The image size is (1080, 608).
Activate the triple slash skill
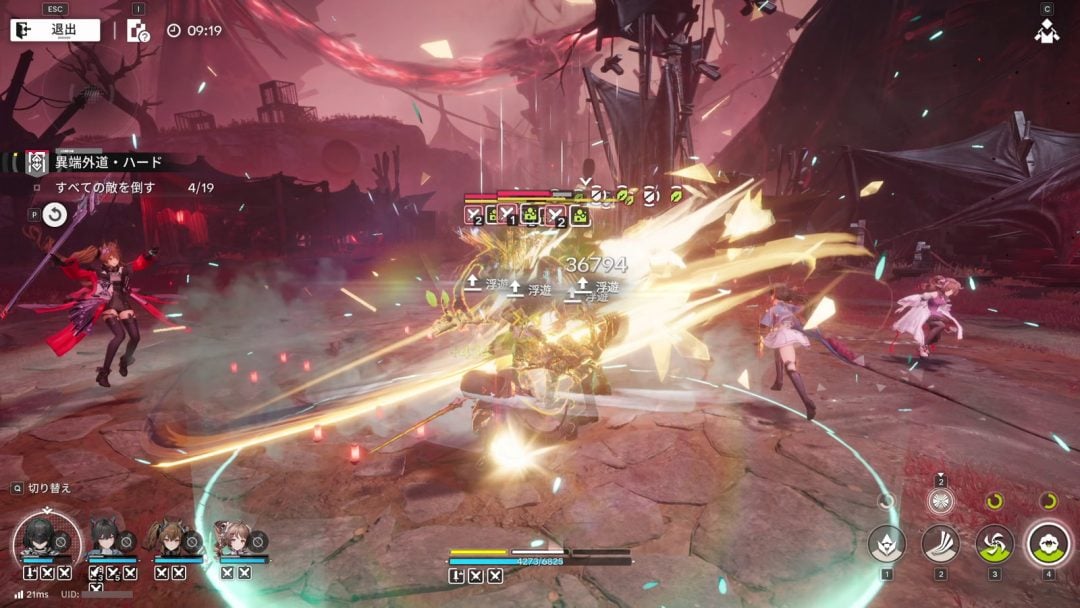(940, 544)
